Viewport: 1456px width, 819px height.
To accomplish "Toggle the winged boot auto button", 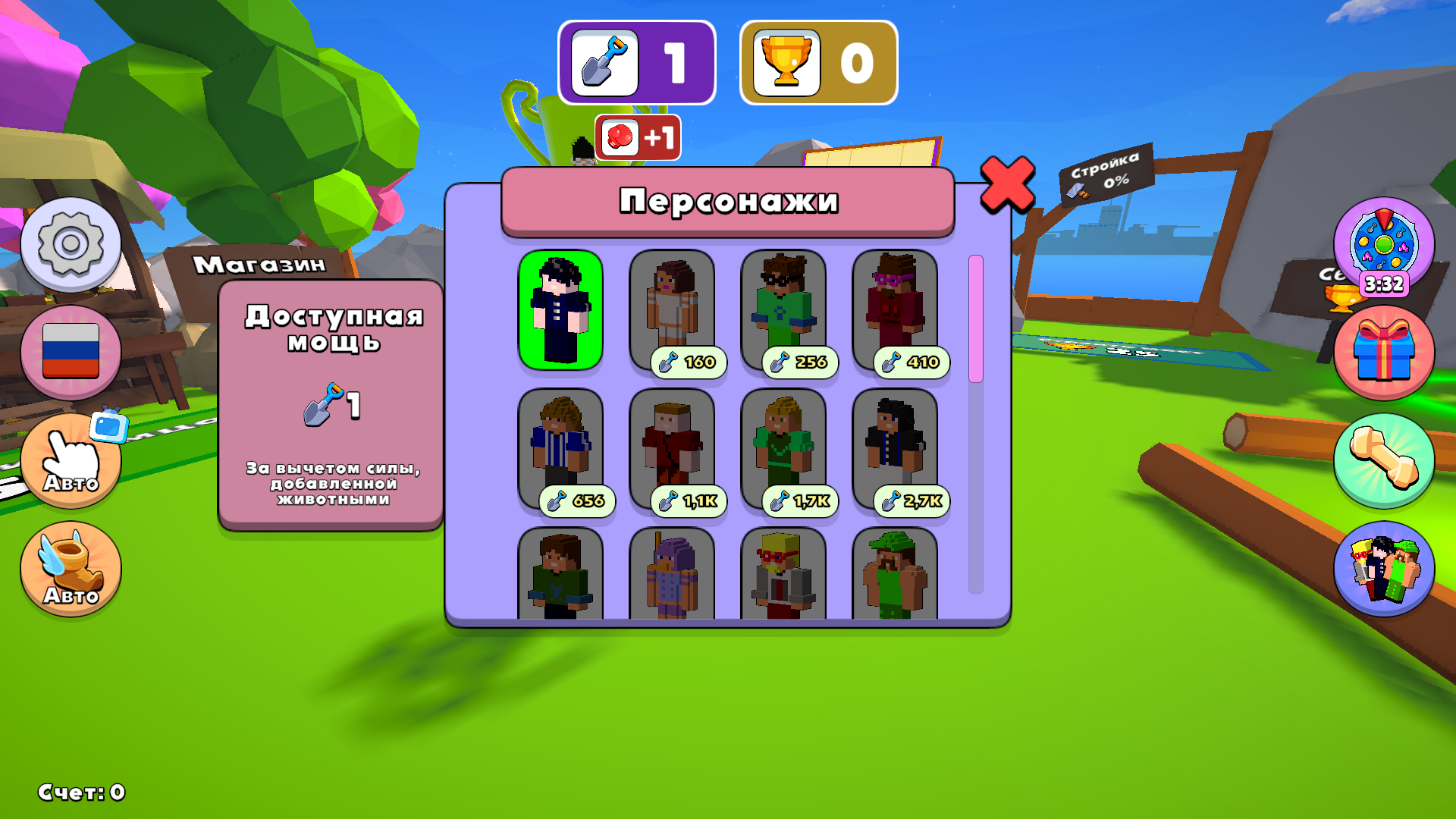I will click(x=71, y=569).
